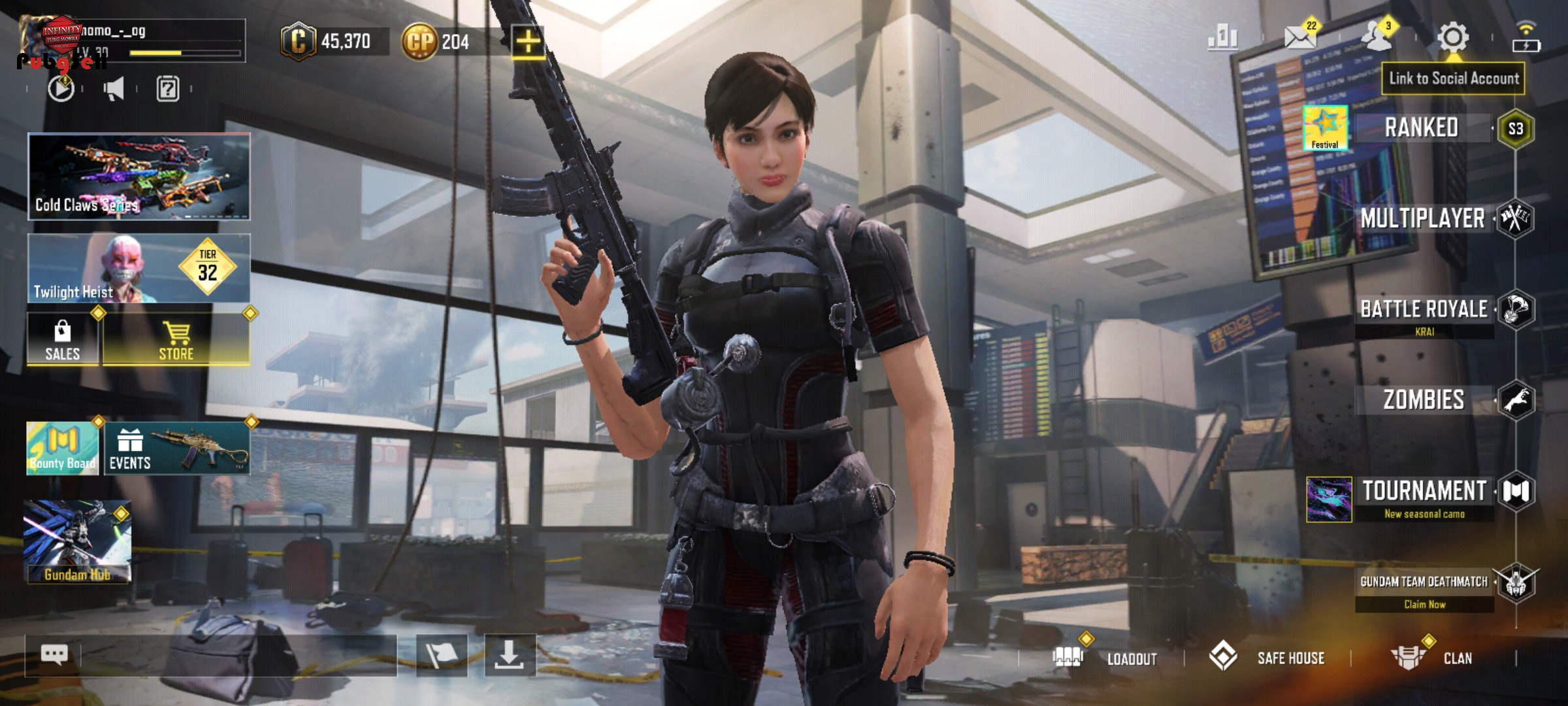The width and height of the screenshot is (1568, 706).
Task: Open the Sales shop
Action: click(63, 340)
